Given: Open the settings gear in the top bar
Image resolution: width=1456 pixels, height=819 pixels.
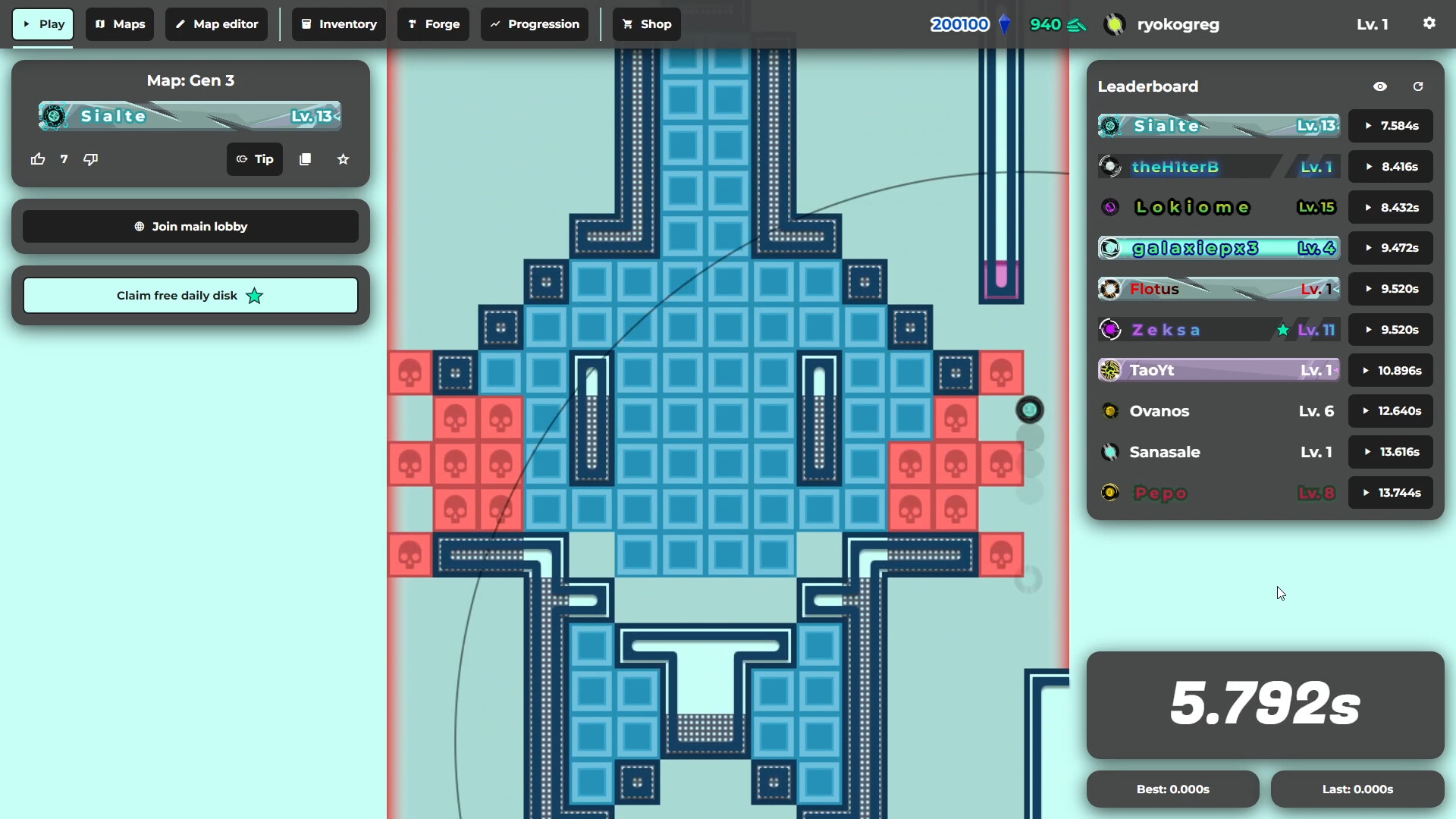Looking at the screenshot, I should click(x=1429, y=24).
